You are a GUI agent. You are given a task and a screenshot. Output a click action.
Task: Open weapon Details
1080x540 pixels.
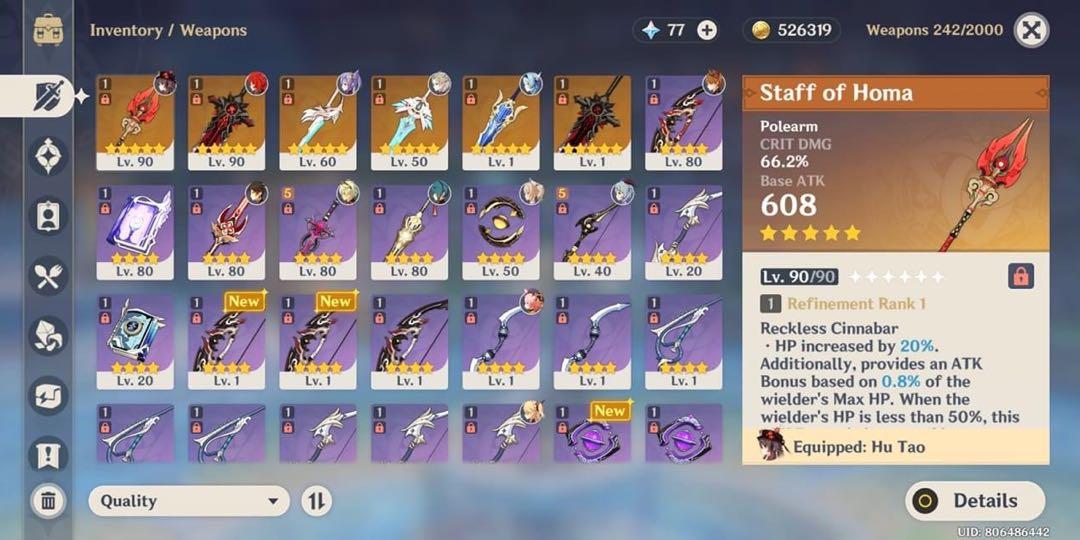tap(974, 501)
